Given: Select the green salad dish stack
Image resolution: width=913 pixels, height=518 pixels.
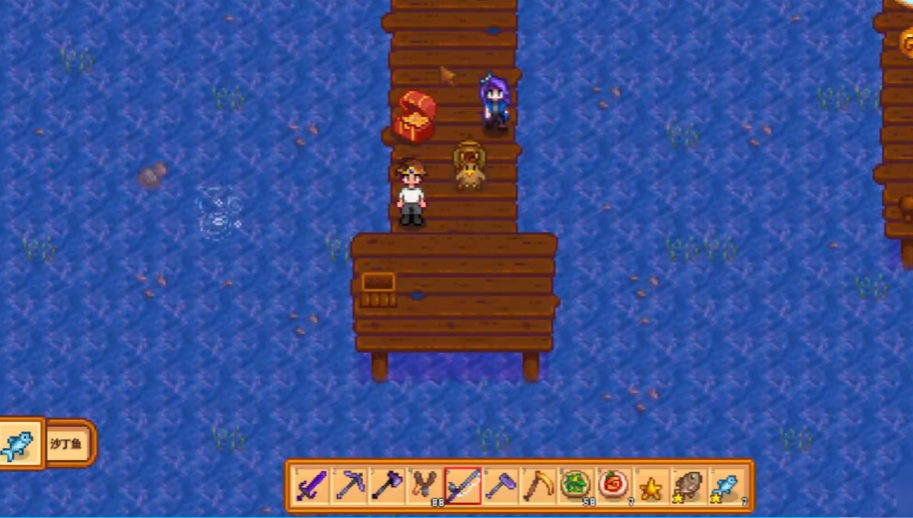Looking at the screenshot, I should (576, 487).
